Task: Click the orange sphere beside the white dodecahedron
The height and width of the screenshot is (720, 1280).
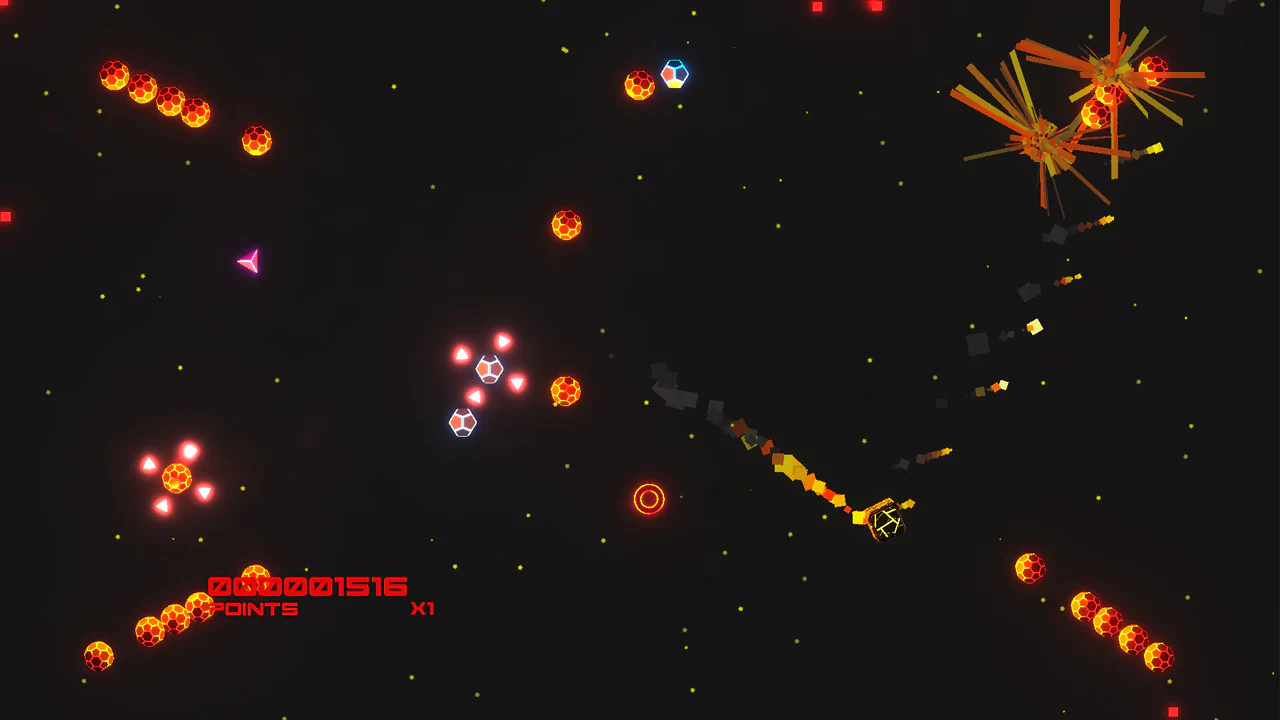Action: [565, 392]
